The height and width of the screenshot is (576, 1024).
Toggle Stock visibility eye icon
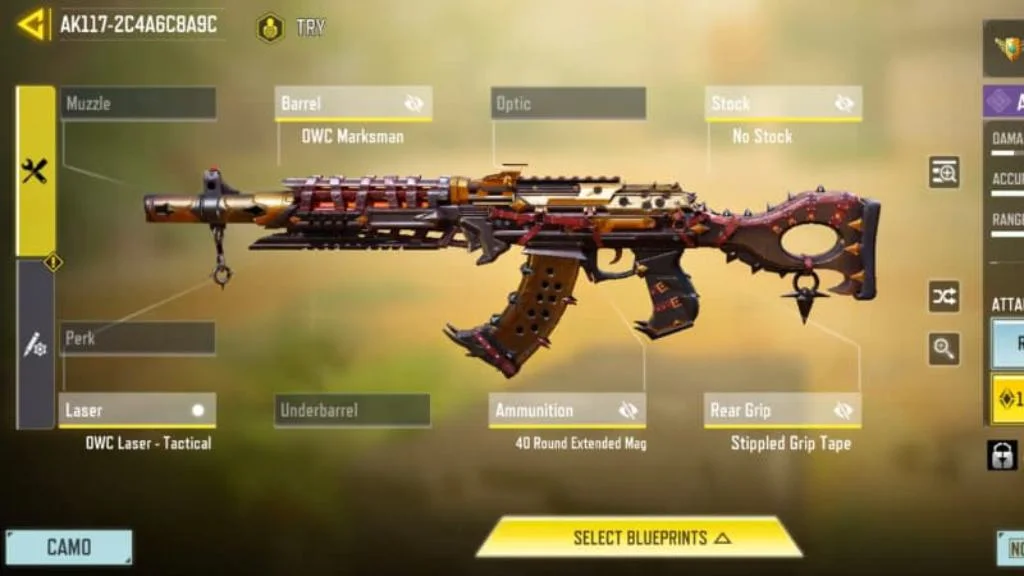click(844, 103)
